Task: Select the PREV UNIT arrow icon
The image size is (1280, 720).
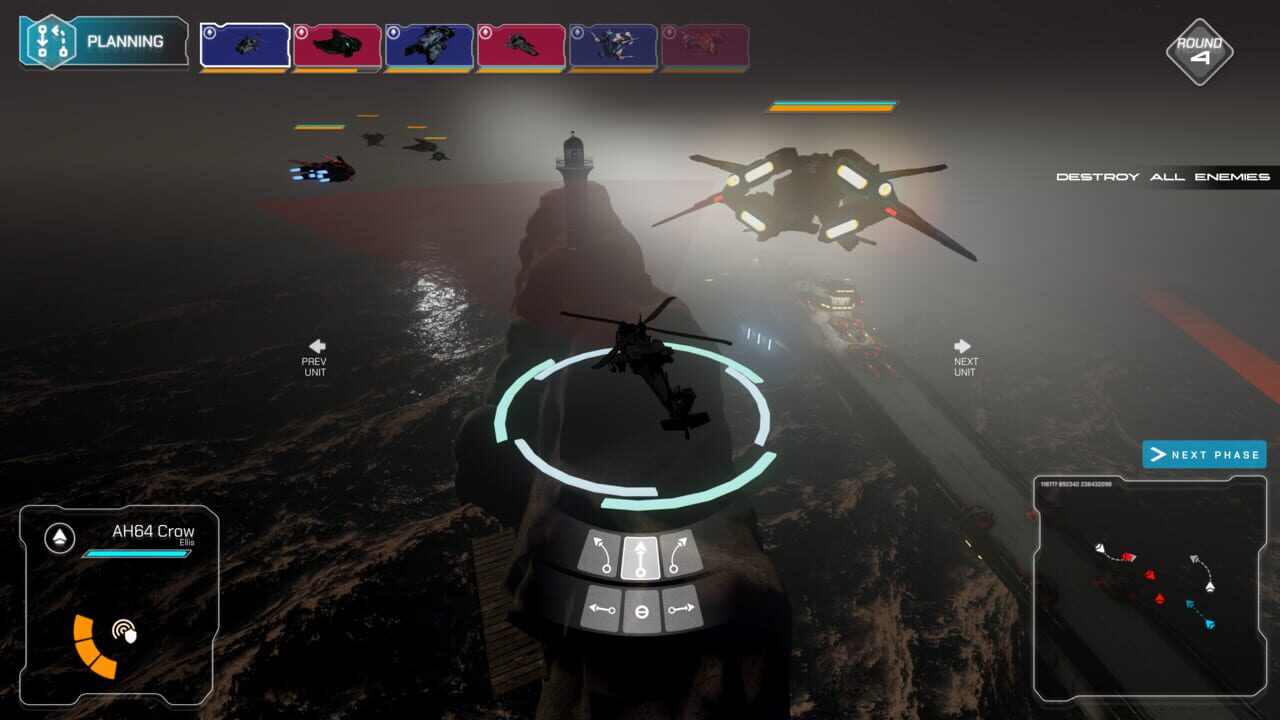Action: [x=314, y=345]
